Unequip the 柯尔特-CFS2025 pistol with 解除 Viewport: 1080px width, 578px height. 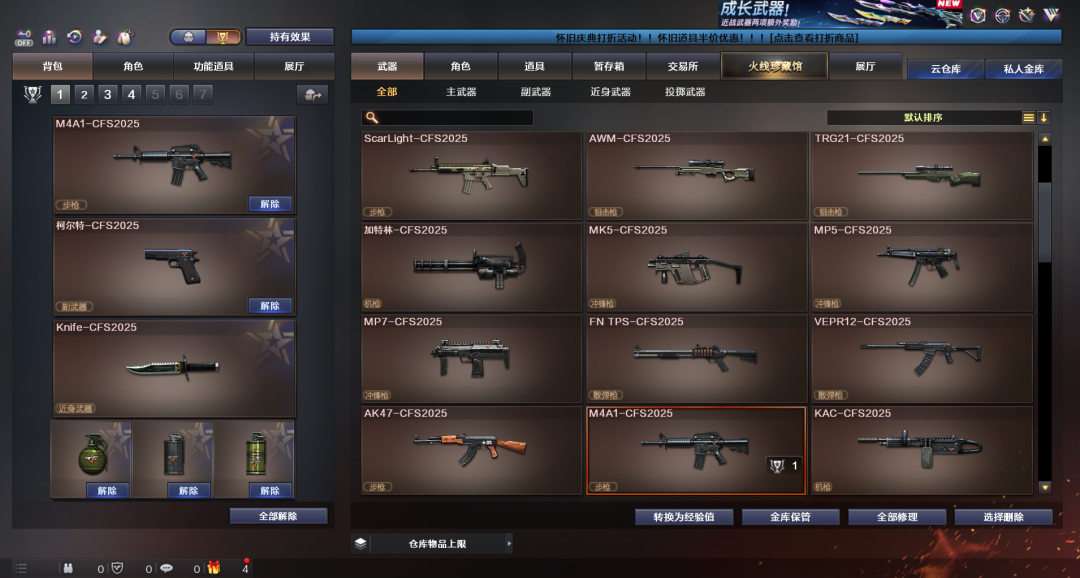pyautogui.click(x=270, y=306)
